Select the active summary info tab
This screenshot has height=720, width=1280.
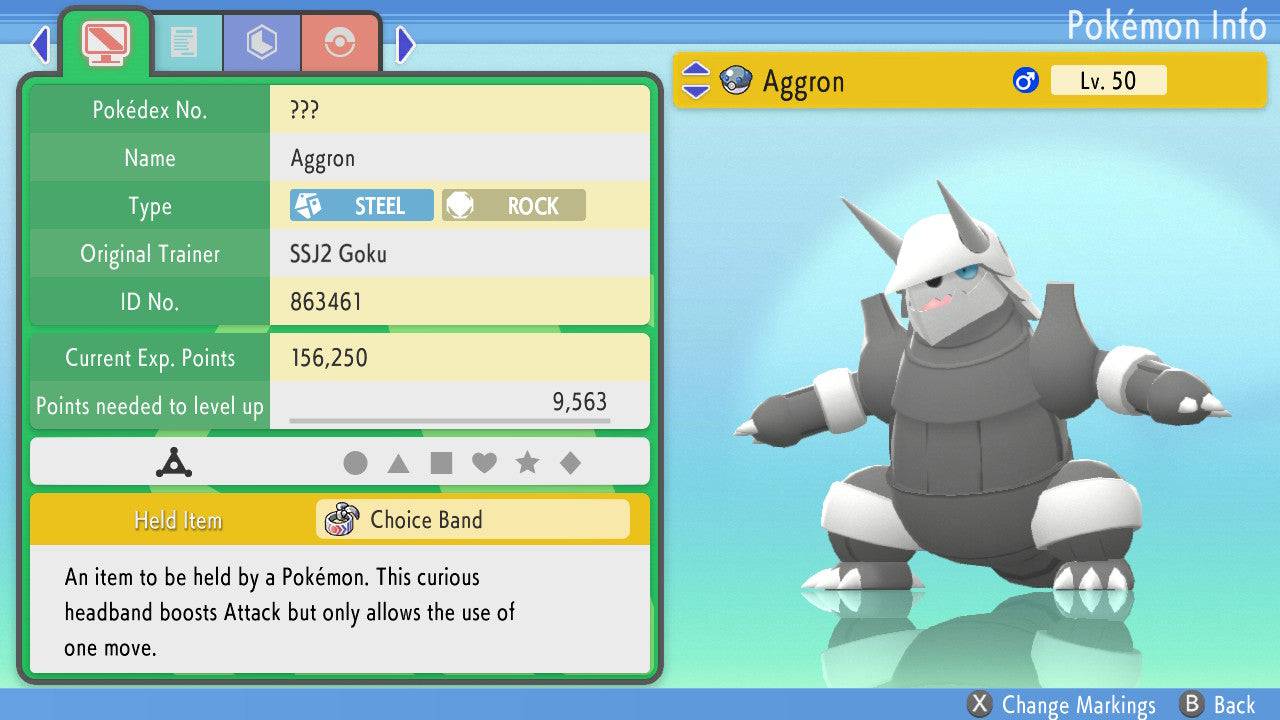pyautogui.click(x=106, y=42)
